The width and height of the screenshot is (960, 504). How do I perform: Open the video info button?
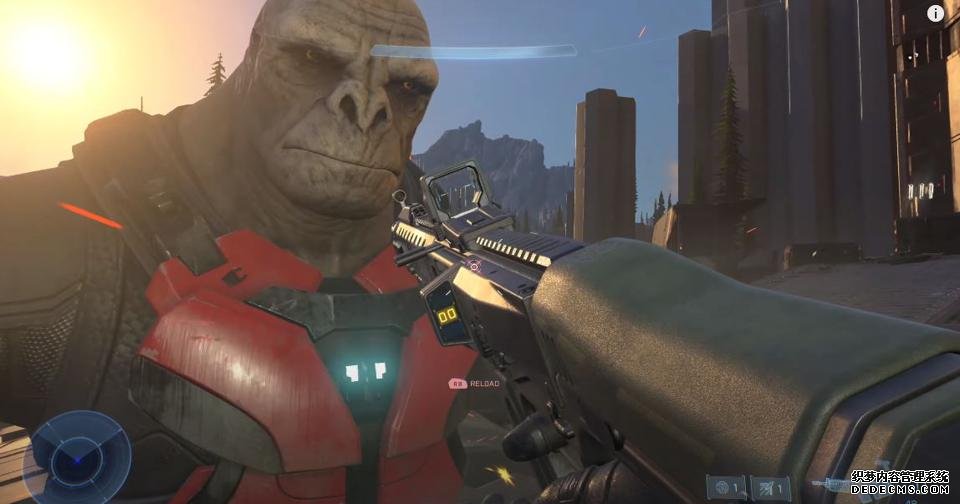pos(935,13)
